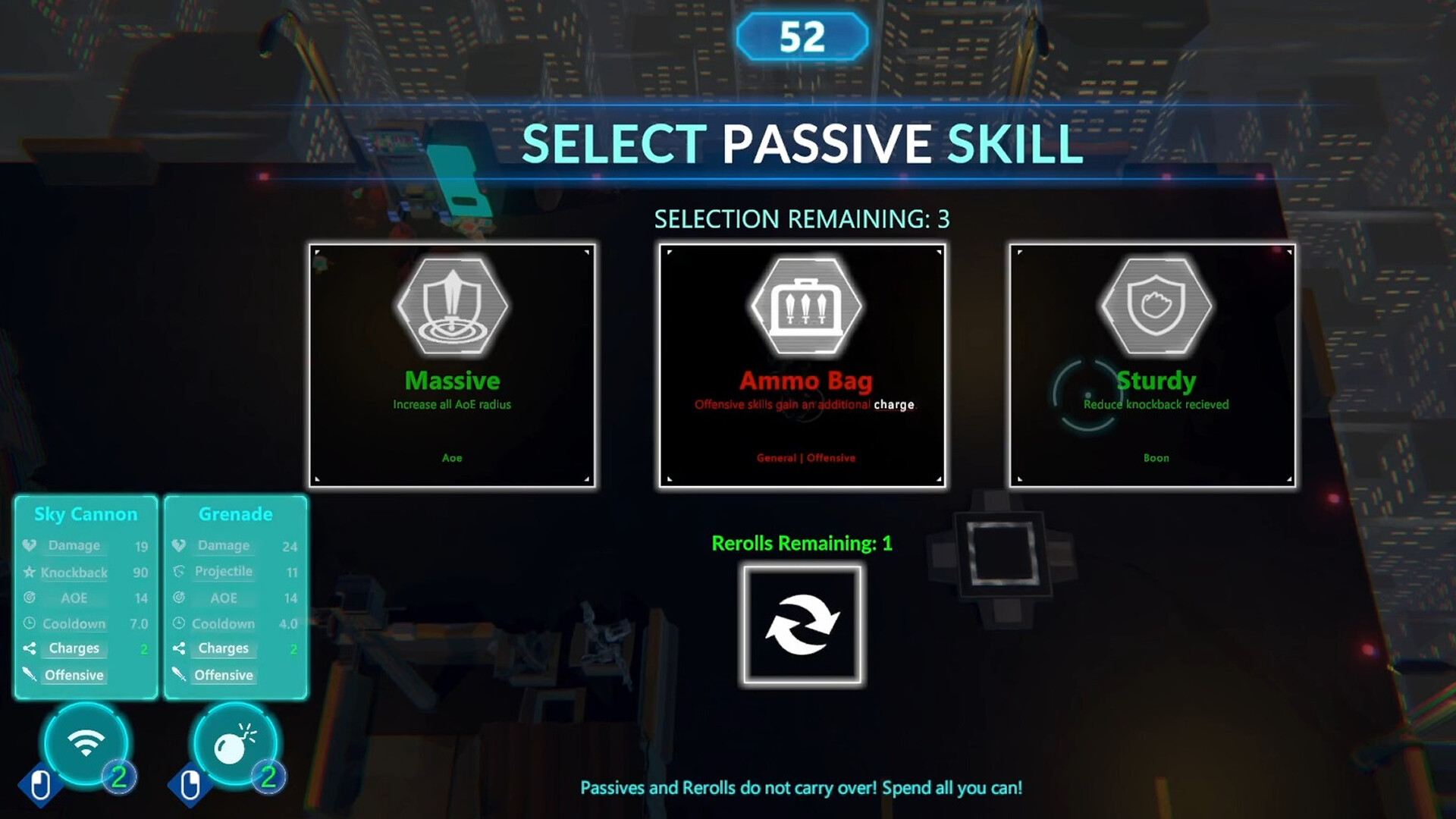Click the Grenade bomb icon
This screenshot has width=1456, height=819.
click(x=235, y=745)
